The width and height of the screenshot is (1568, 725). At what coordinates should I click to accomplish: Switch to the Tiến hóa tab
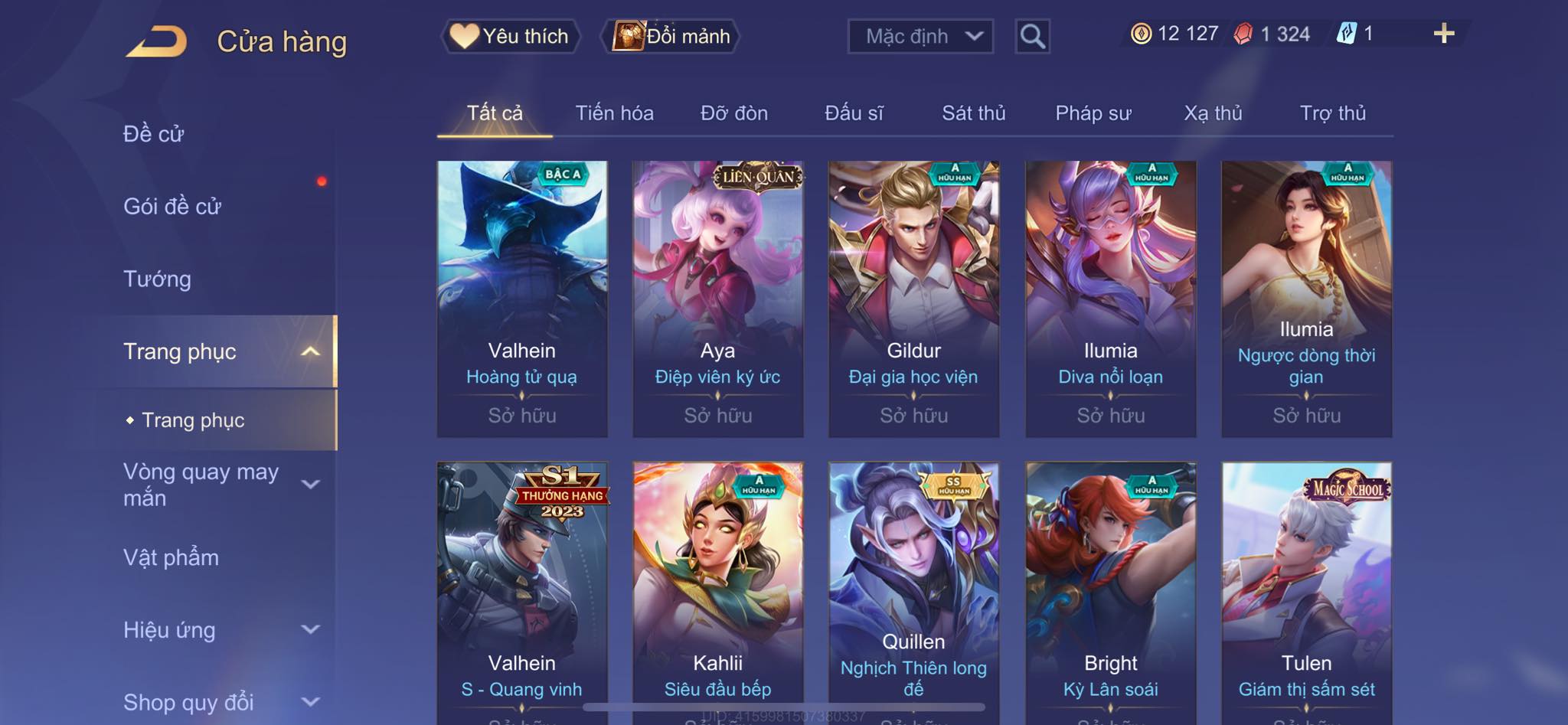614,113
